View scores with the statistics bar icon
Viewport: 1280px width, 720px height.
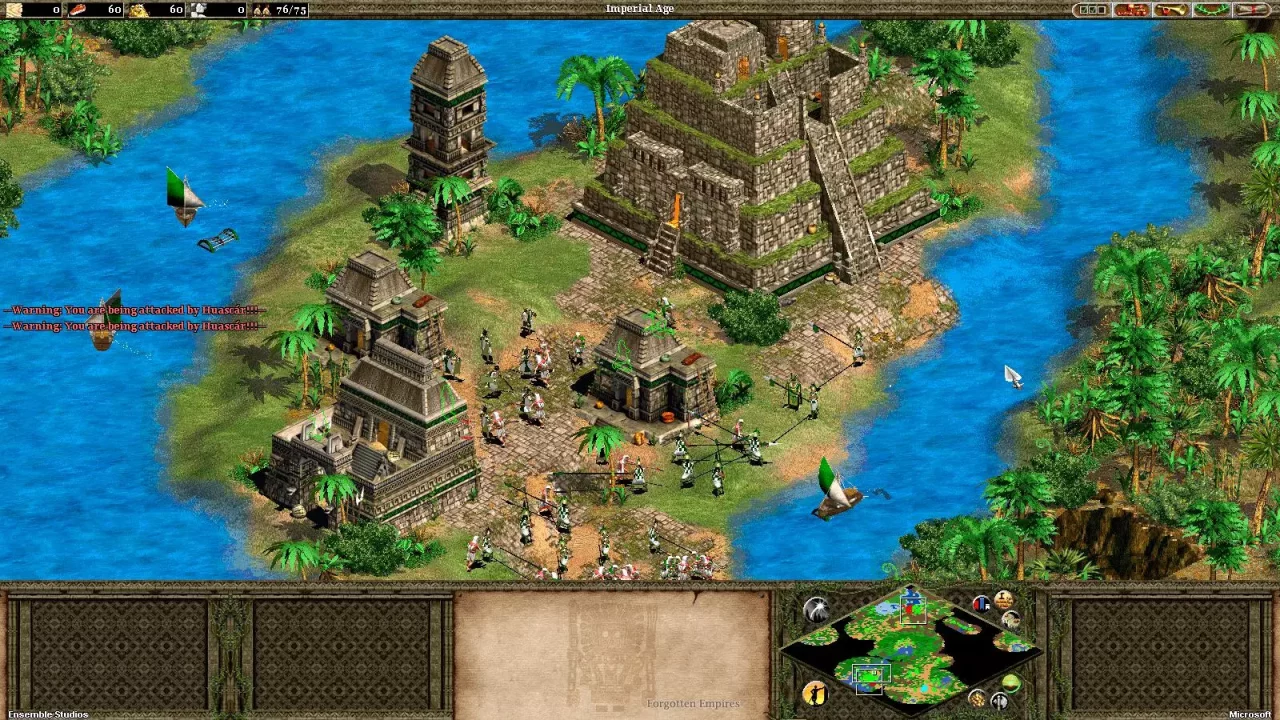[982, 602]
